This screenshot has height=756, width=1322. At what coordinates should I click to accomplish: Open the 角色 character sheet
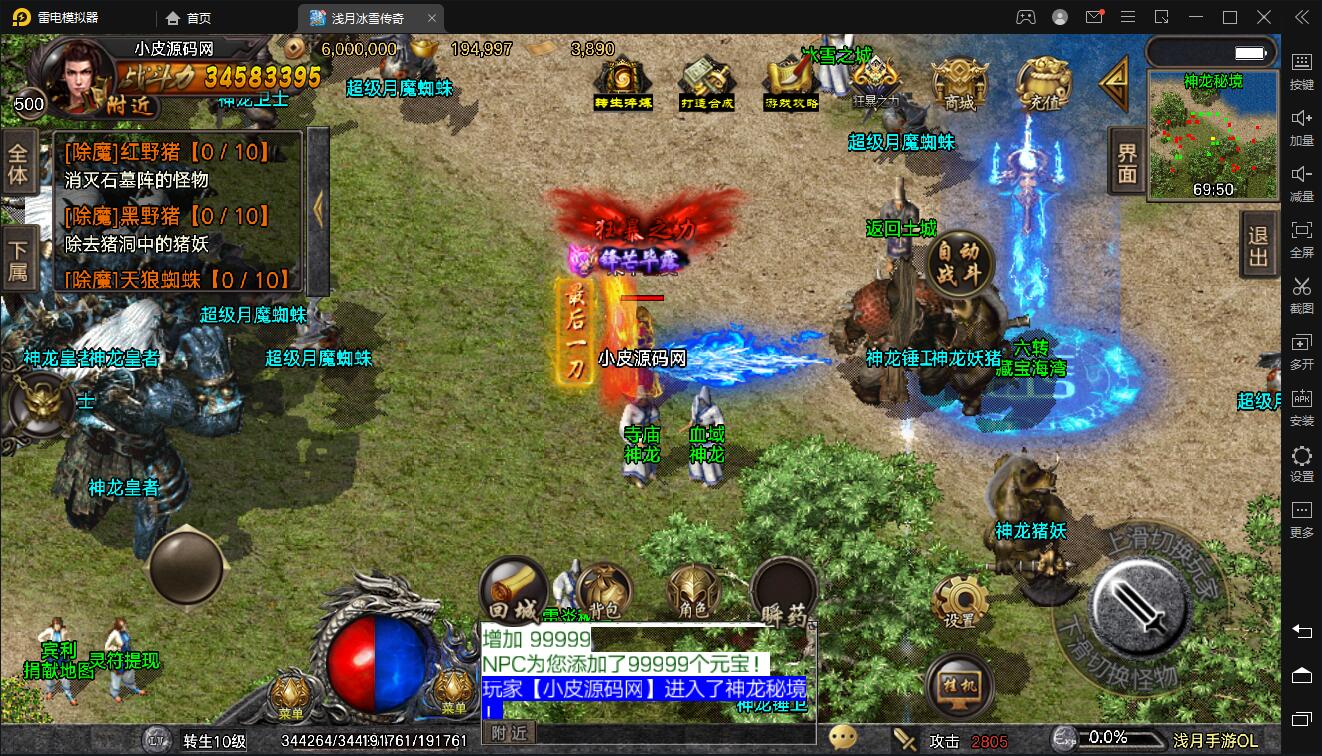[x=693, y=592]
